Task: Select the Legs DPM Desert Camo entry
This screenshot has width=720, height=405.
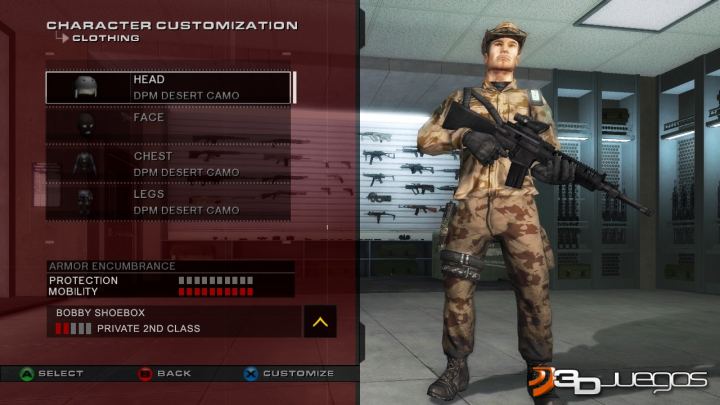Action: [168, 202]
